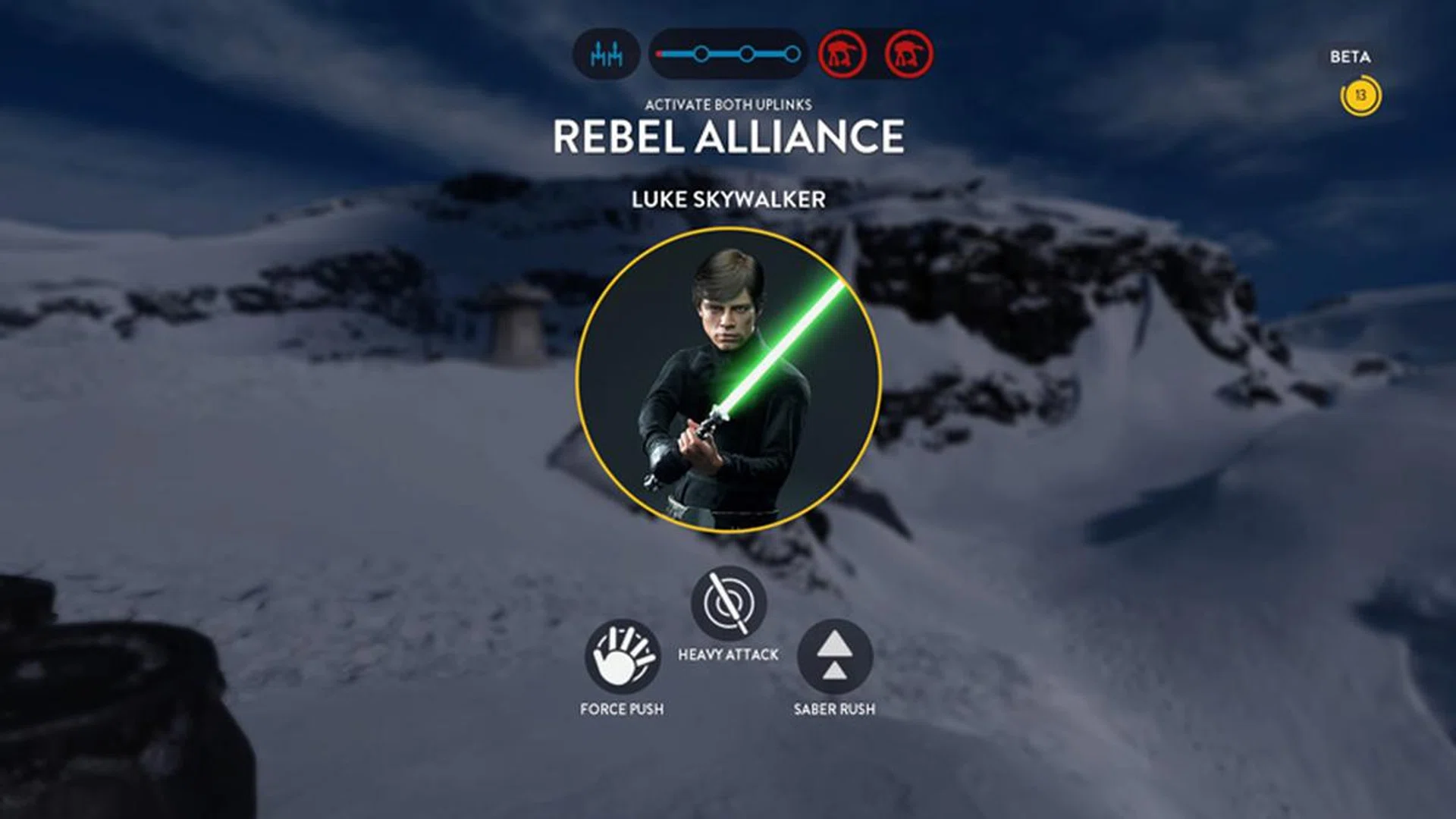Open Luke Skywalker's circular portrait
1456x819 pixels.
click(x=728, y=379)
